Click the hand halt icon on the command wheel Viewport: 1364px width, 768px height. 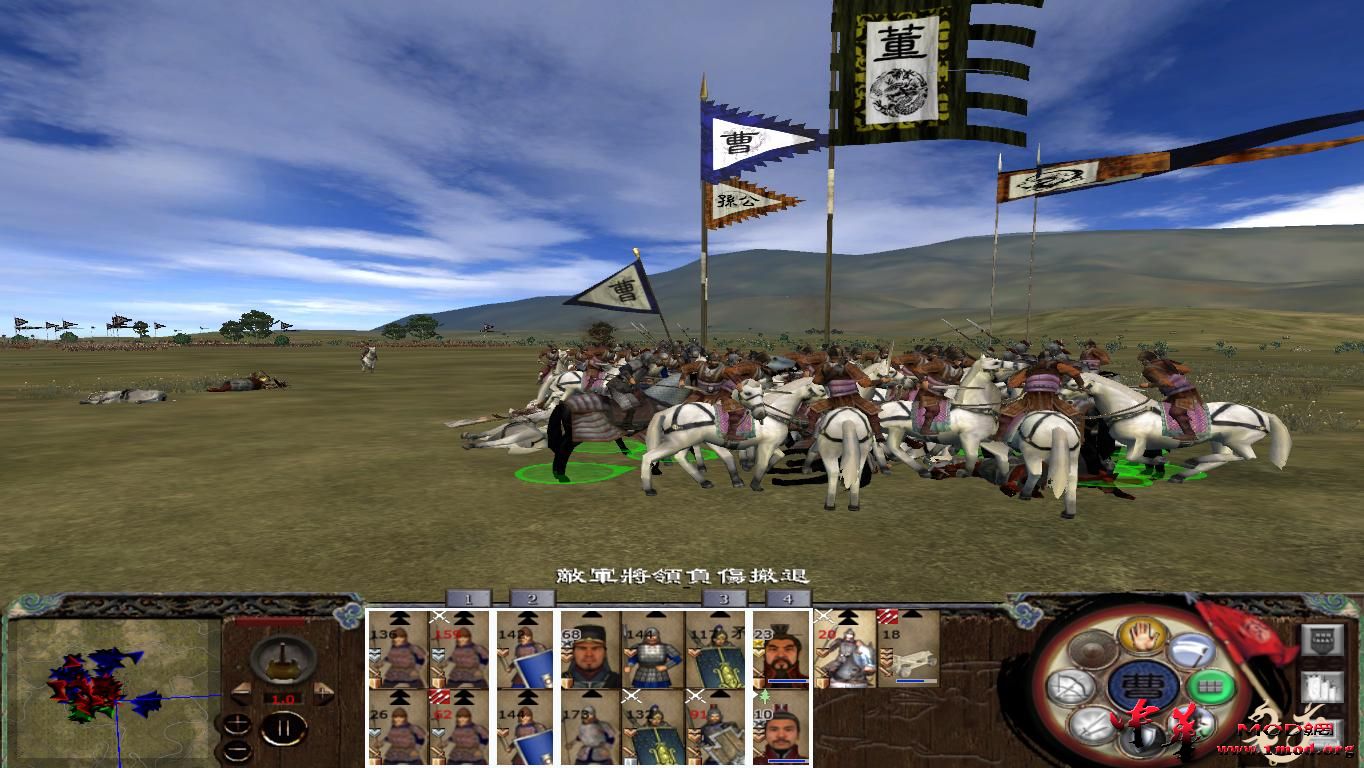point(1141,638)
